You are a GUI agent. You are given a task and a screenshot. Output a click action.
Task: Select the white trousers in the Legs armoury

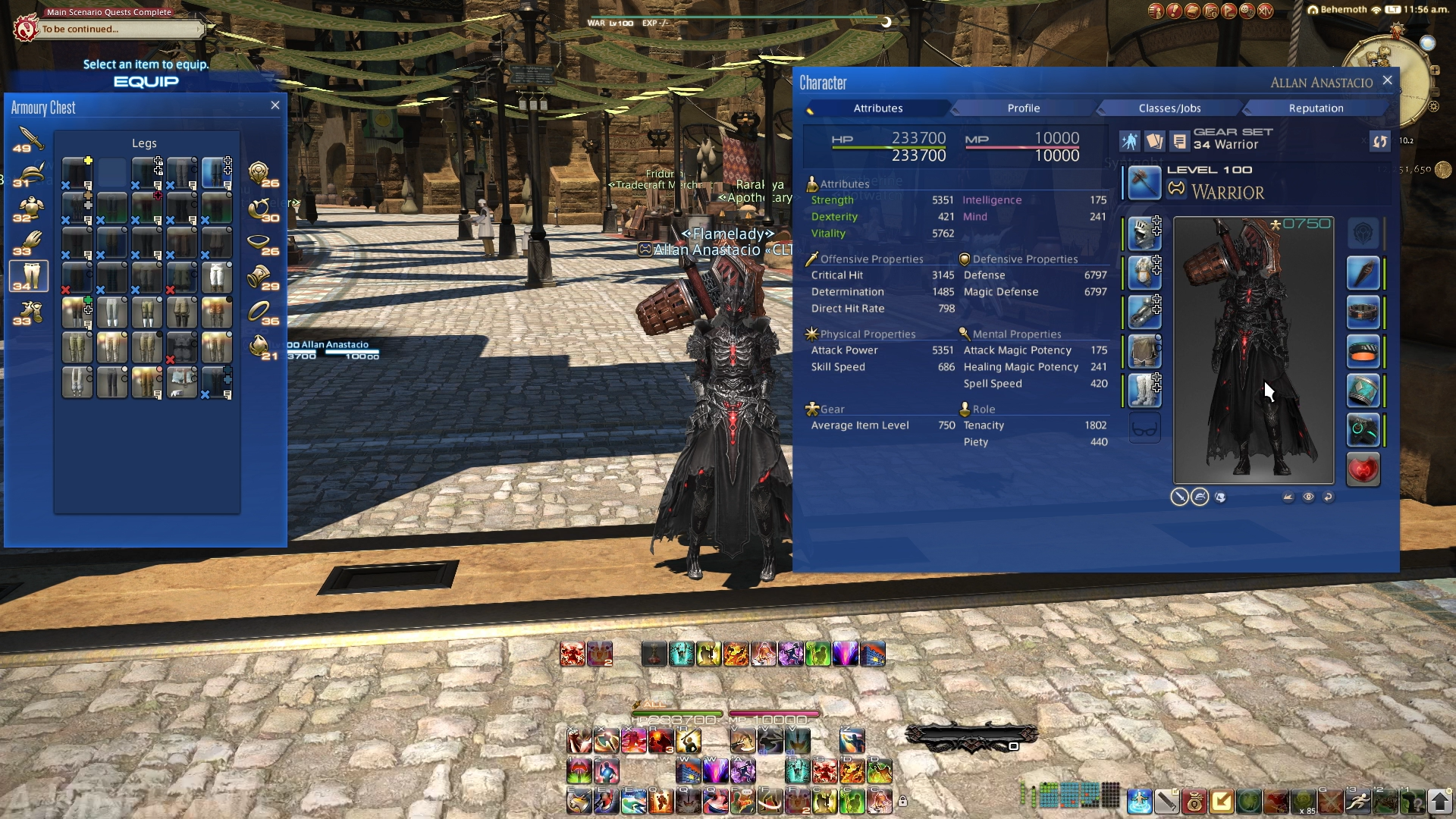(216, 278)
